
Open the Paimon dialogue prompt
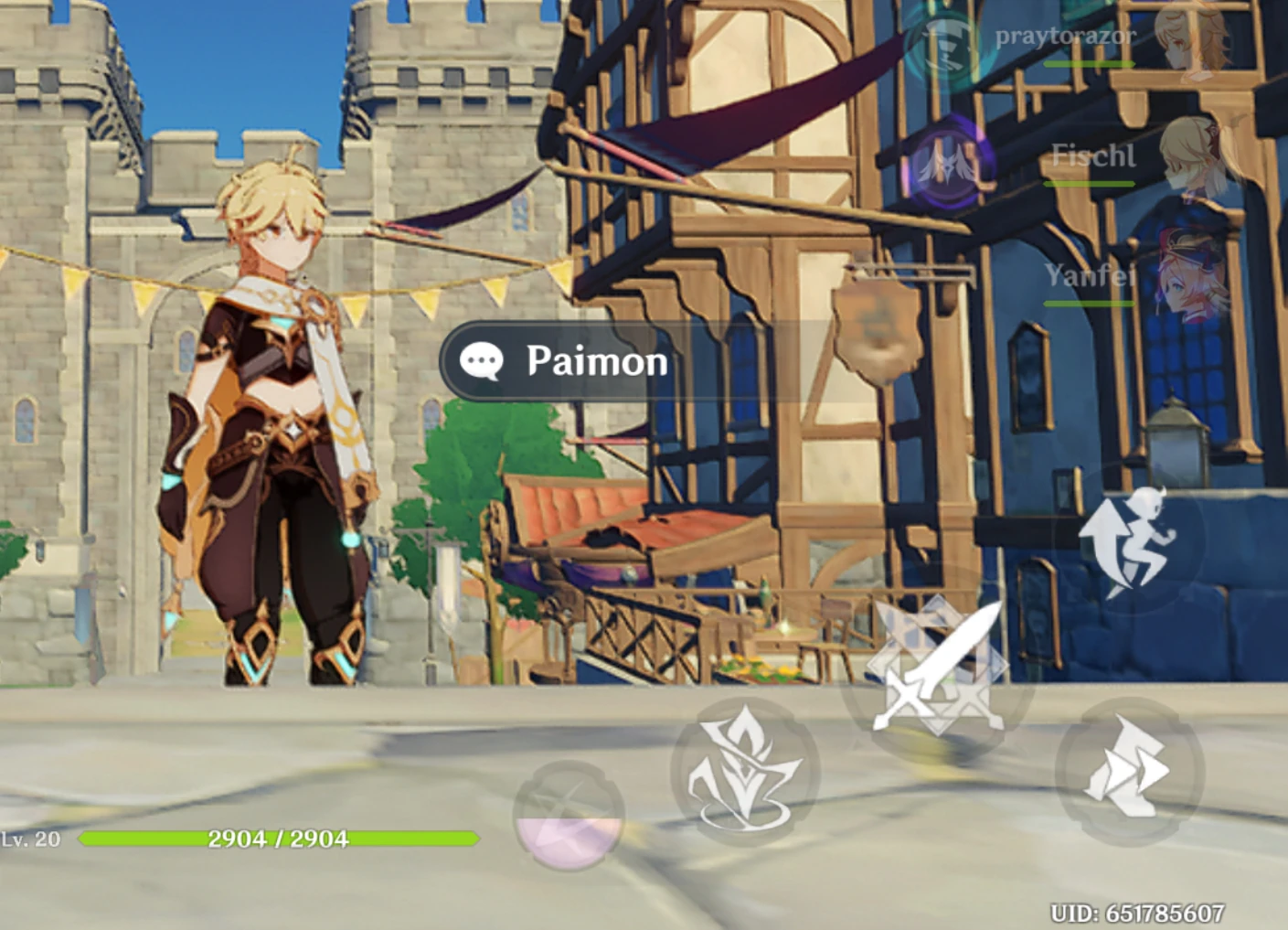point(576,361)
